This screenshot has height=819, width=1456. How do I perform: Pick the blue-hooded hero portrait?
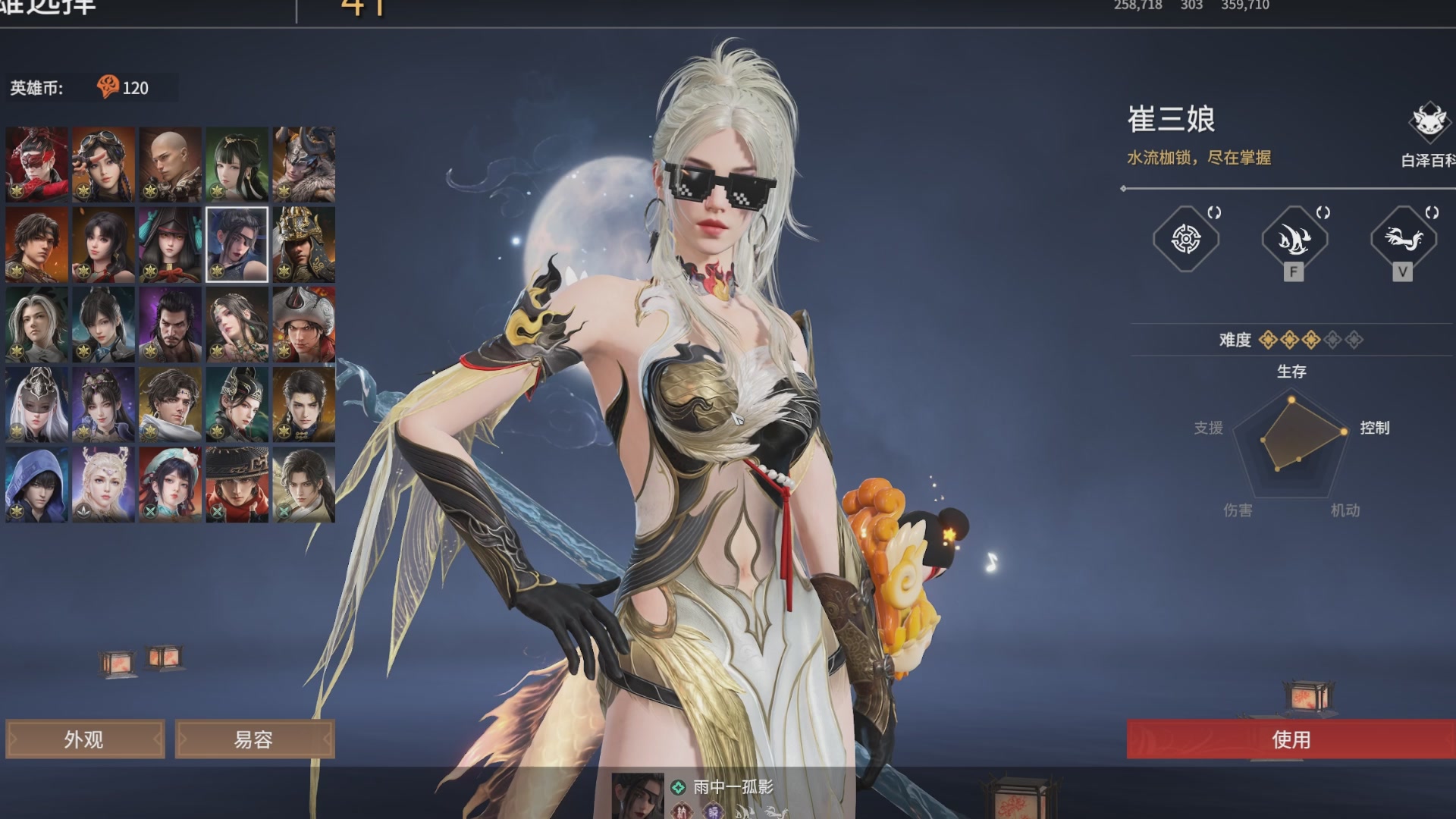(x=36, y=484)
